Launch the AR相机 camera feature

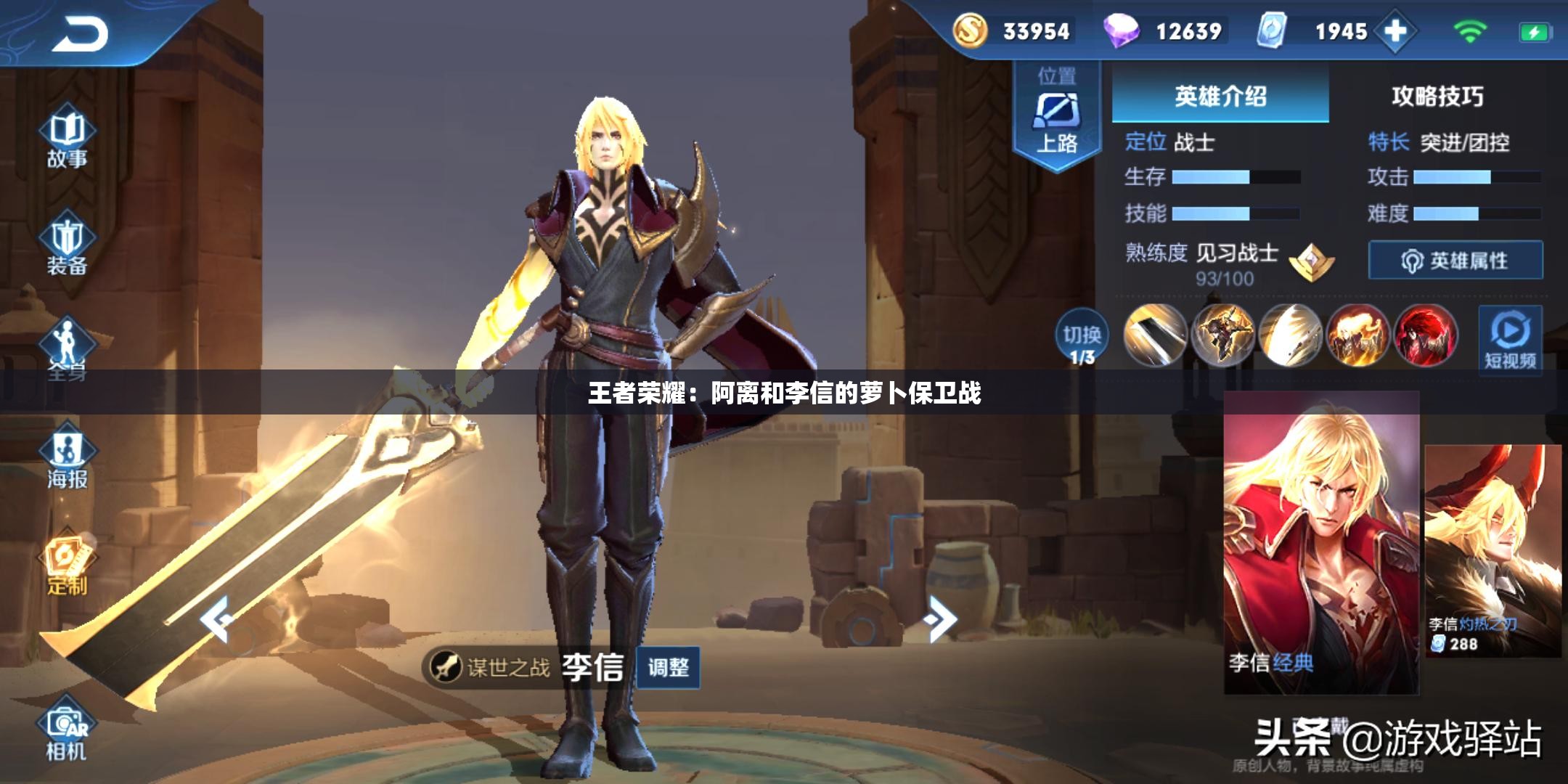click(69, 733)
